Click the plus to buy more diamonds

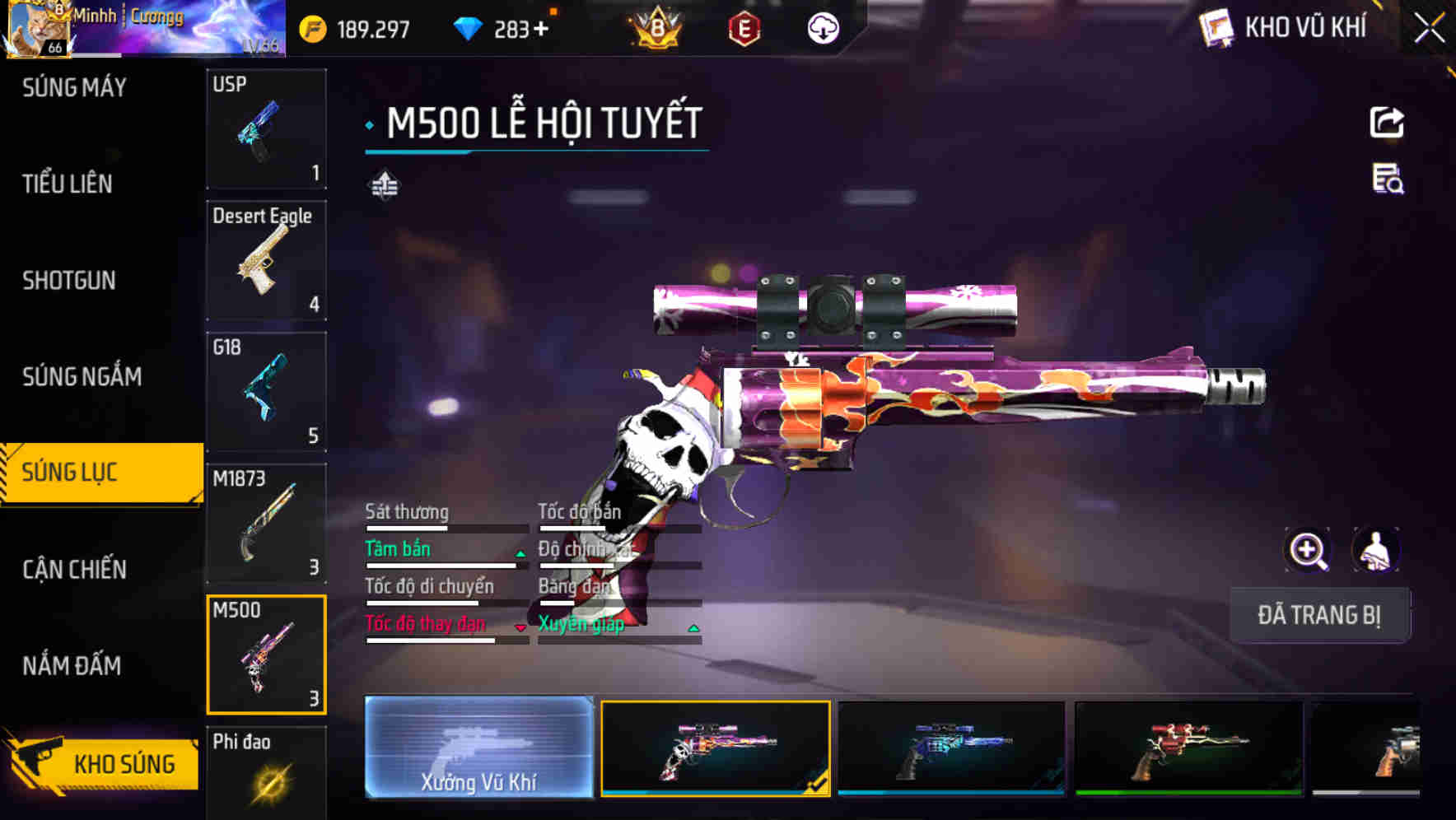click(540, 27)
